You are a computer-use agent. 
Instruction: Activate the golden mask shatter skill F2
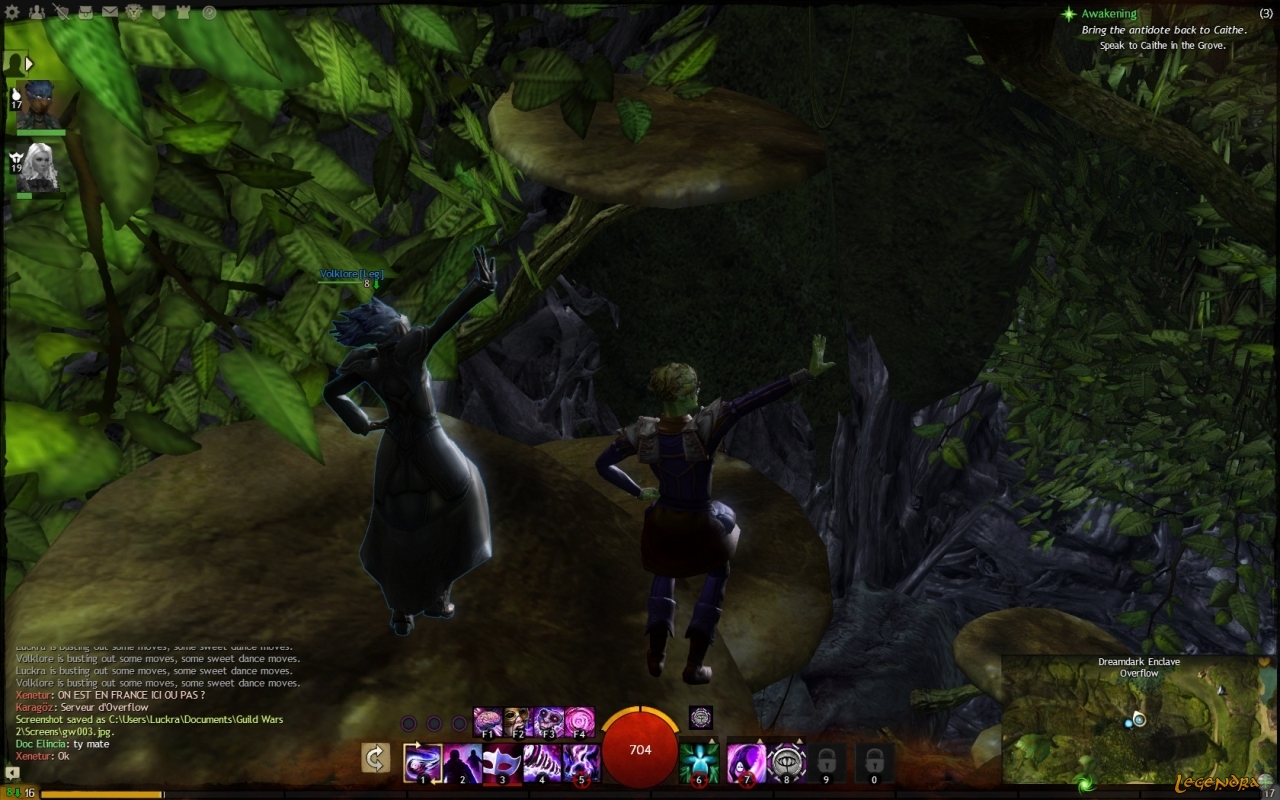pos(518,720)
